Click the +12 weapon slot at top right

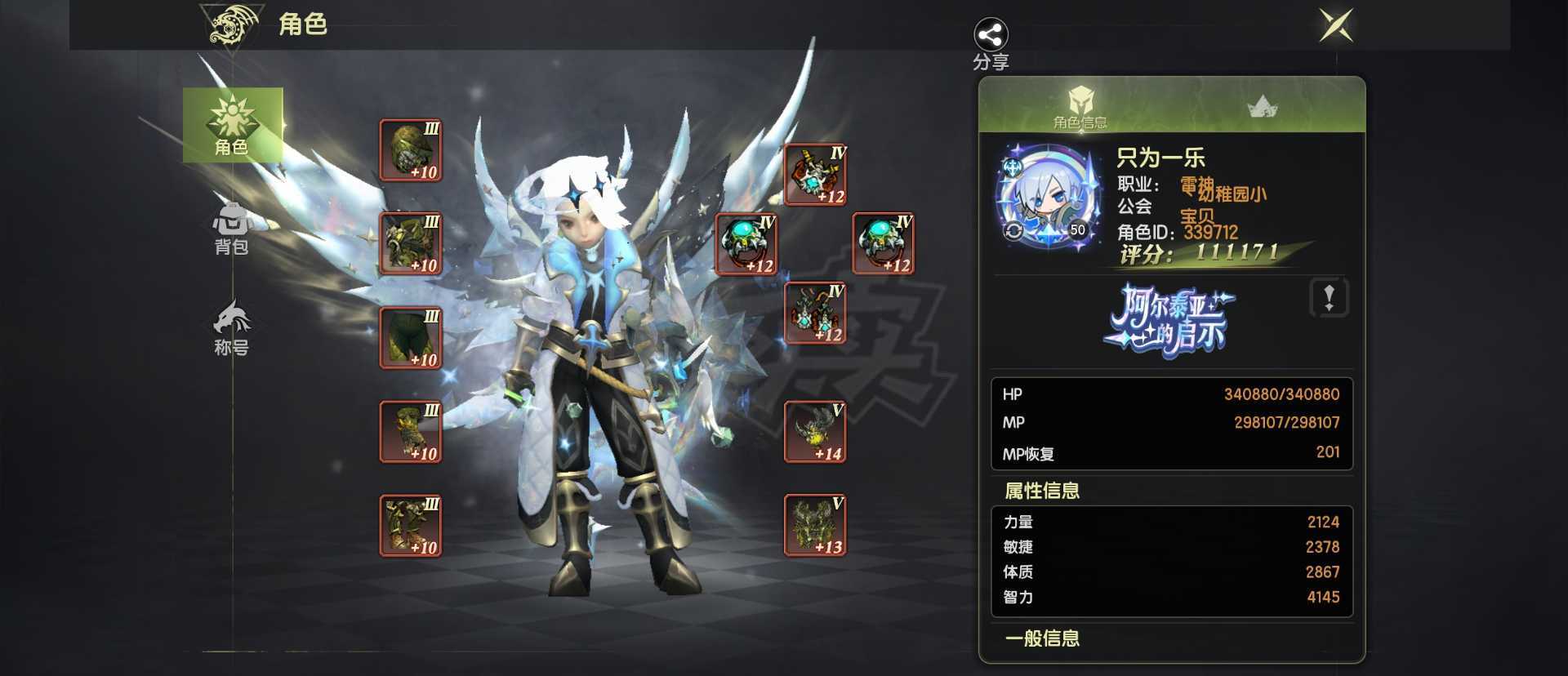[814, 174]
